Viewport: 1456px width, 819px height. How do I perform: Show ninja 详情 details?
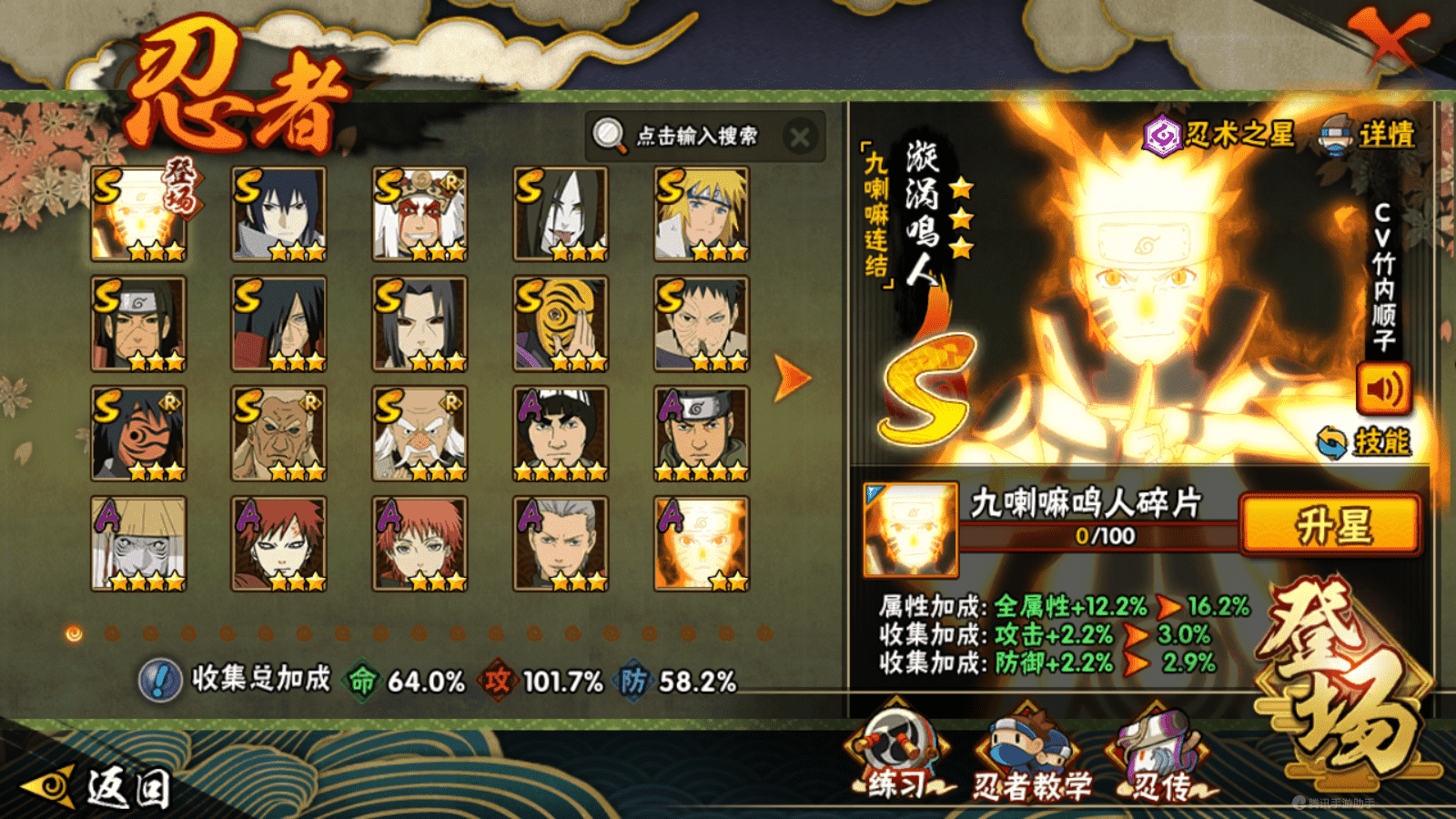tap(1368, 135)
